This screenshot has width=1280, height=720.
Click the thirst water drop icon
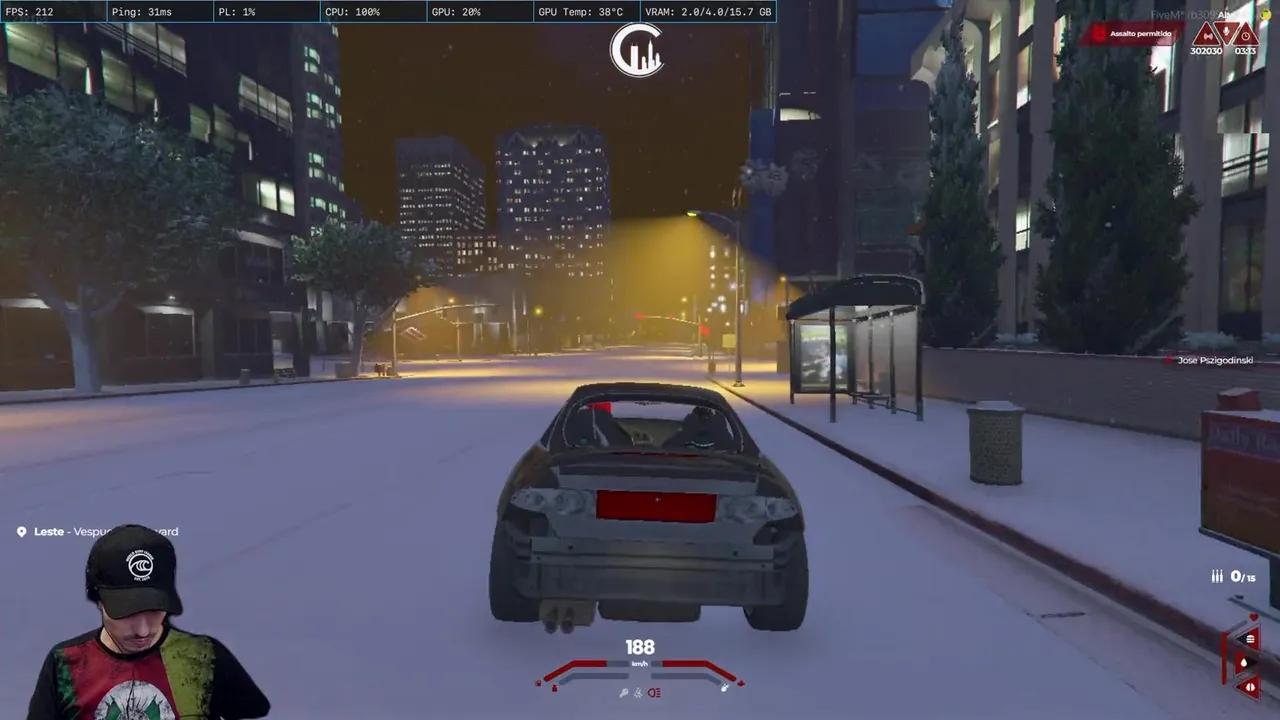click(1246, 662)
